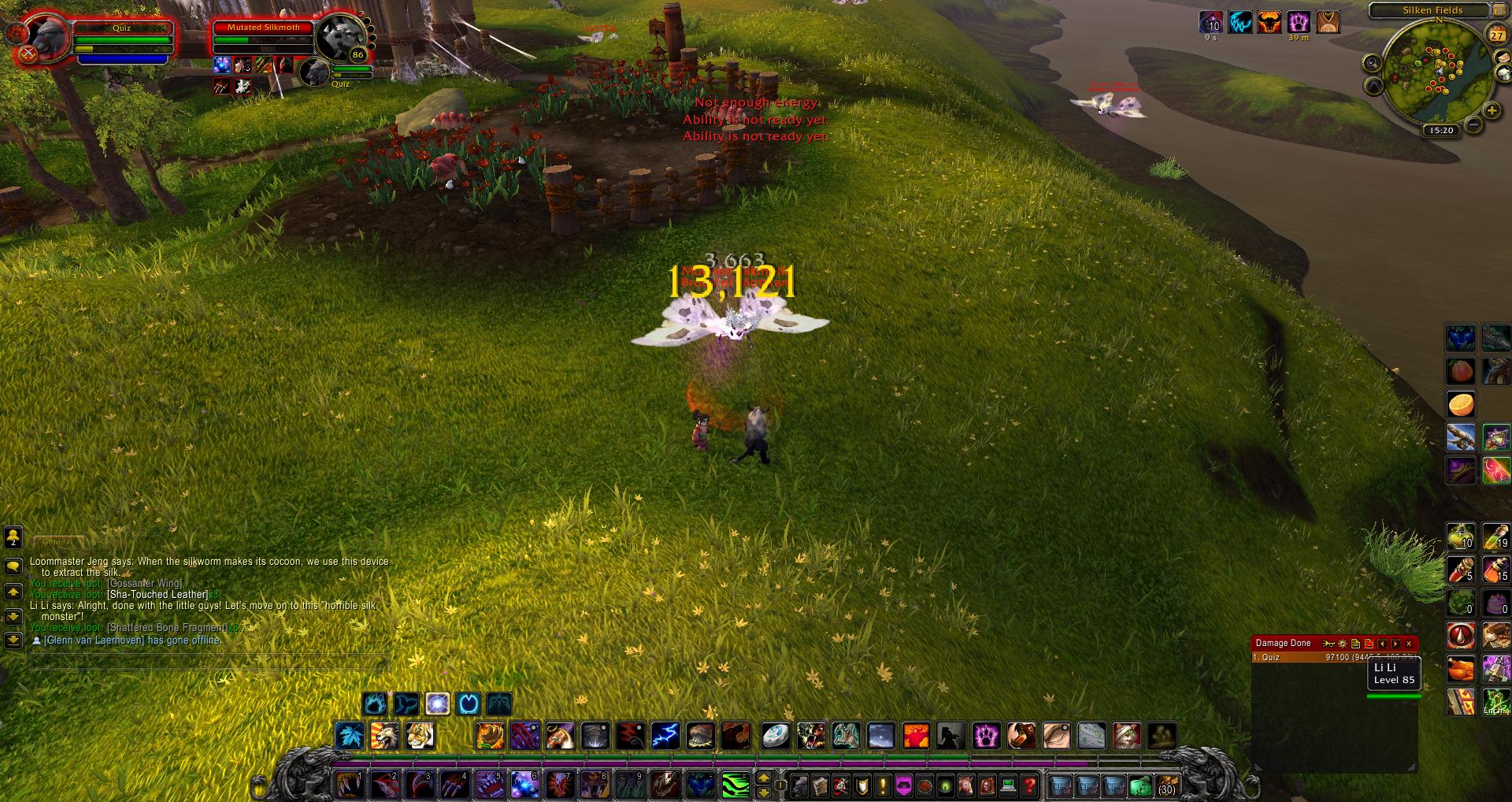Zoom out on the minimap
The image size is (1512, 802).
(x=1473, y=124)
